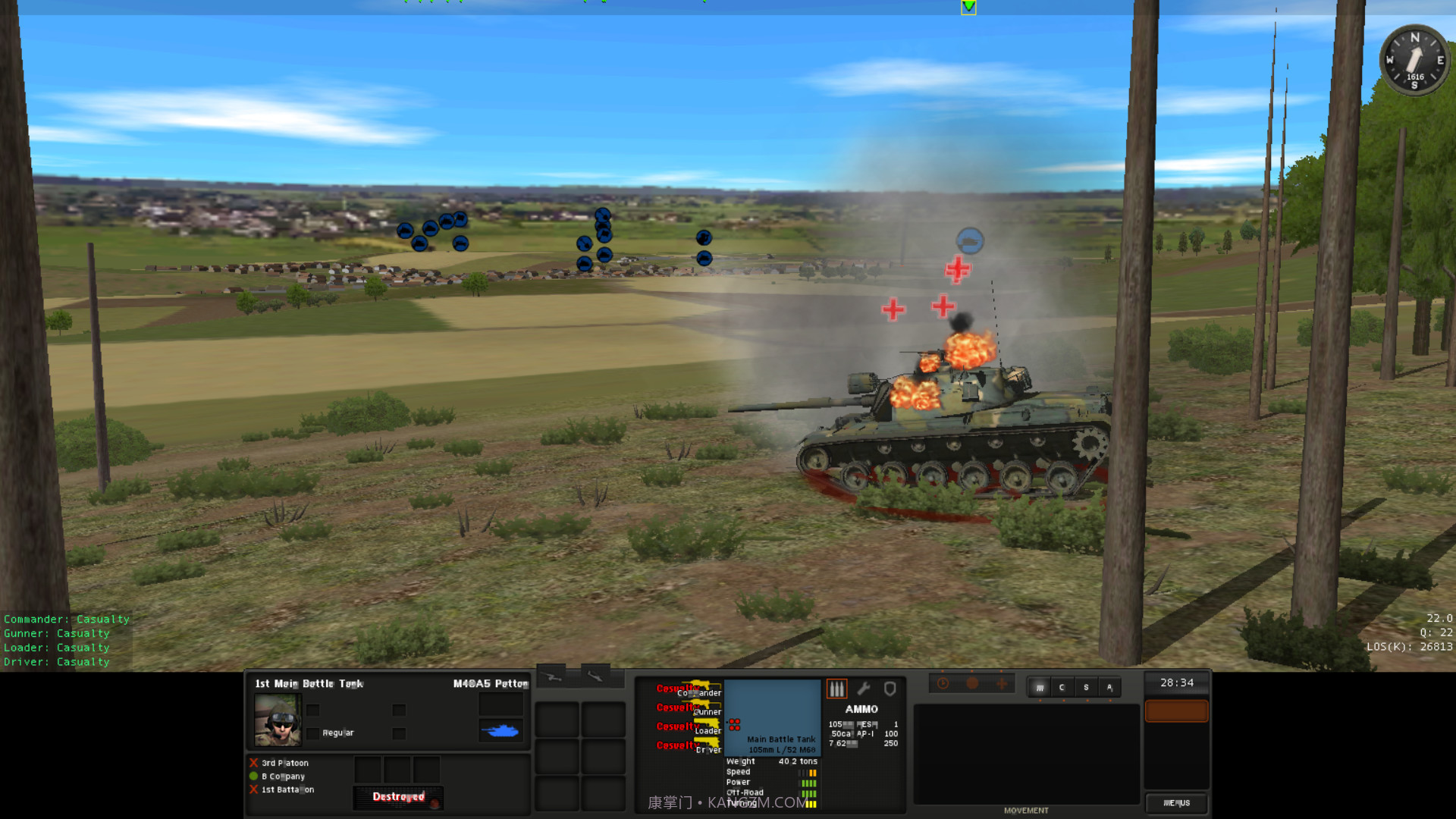Expand the orange command slot above MENUS
Screen dimensions: 1456x819
(1177, 711)
